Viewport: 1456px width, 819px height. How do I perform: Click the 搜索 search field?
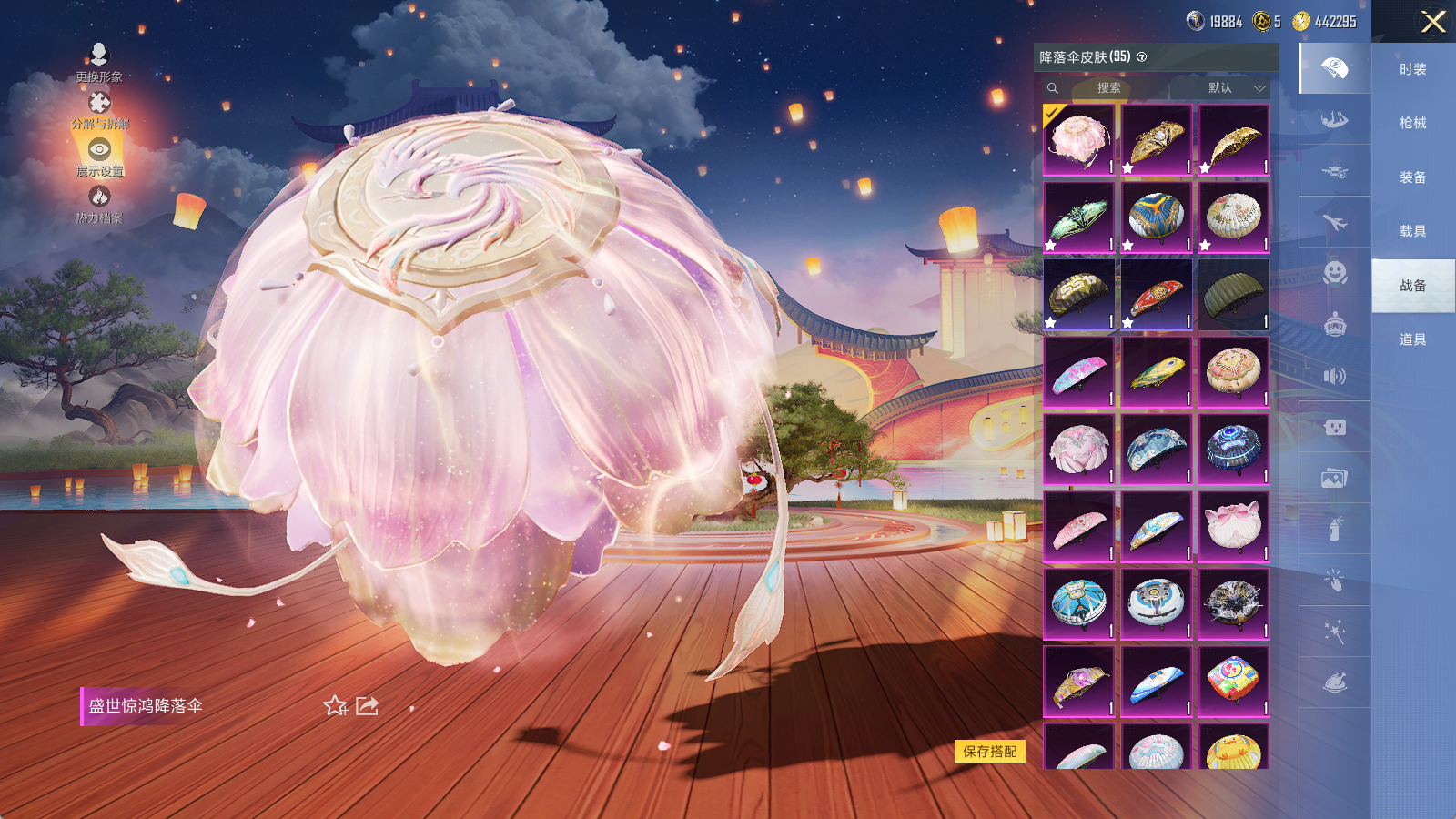(x=1108, y=88)
